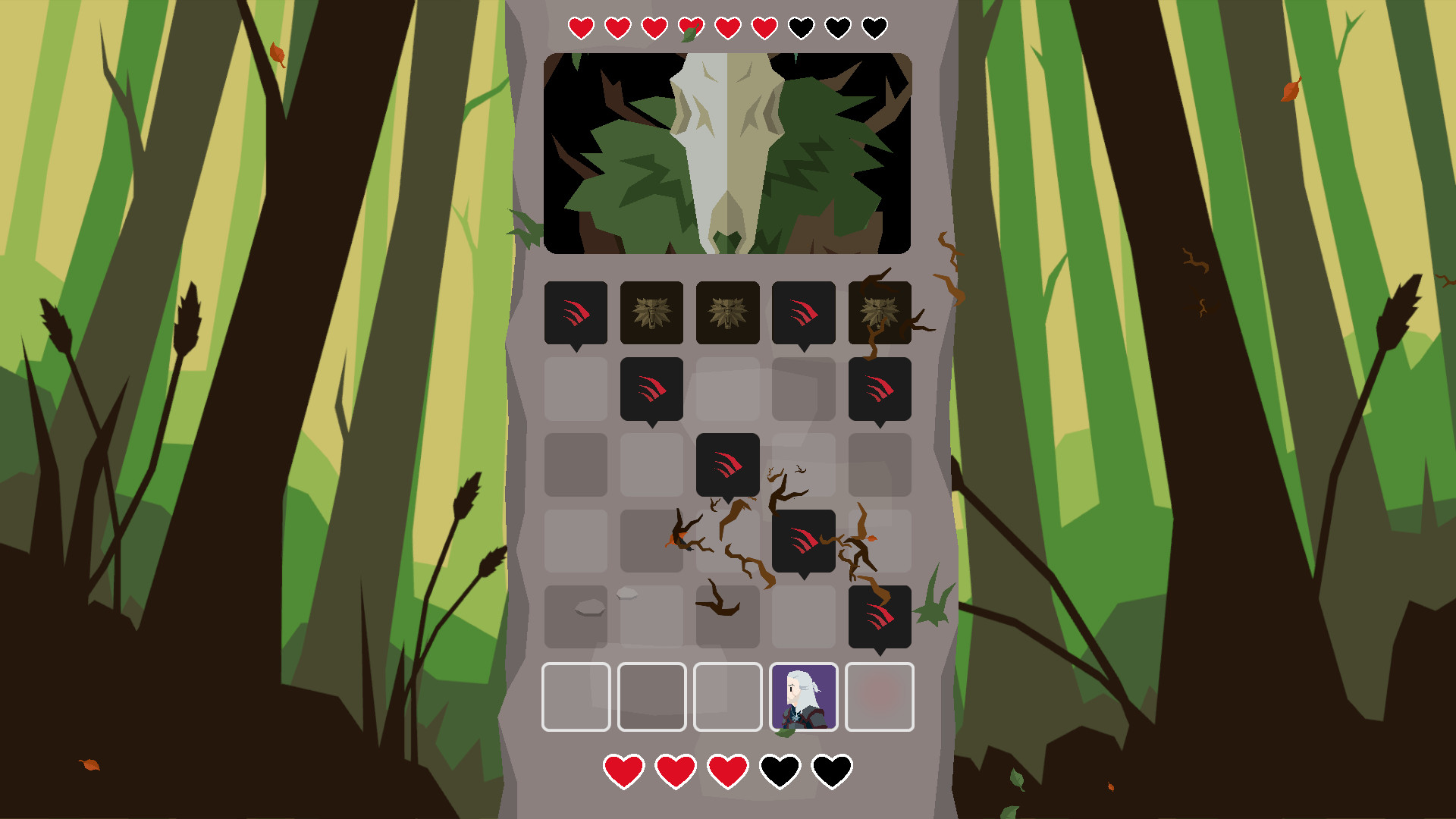Click the descending claw tile in the second row, second column

point(651,390)
